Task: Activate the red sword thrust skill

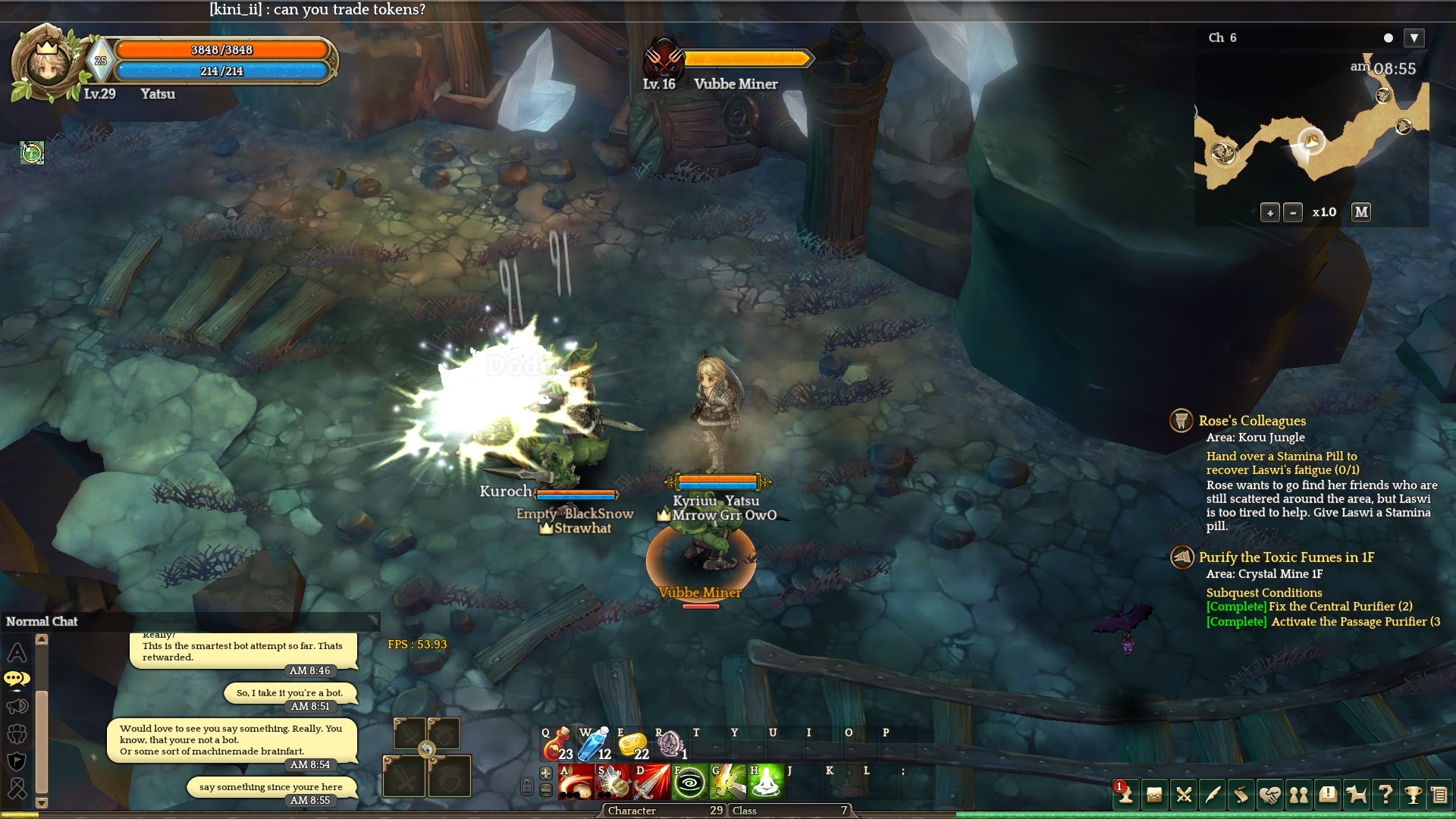Action: tap(651, 783)
